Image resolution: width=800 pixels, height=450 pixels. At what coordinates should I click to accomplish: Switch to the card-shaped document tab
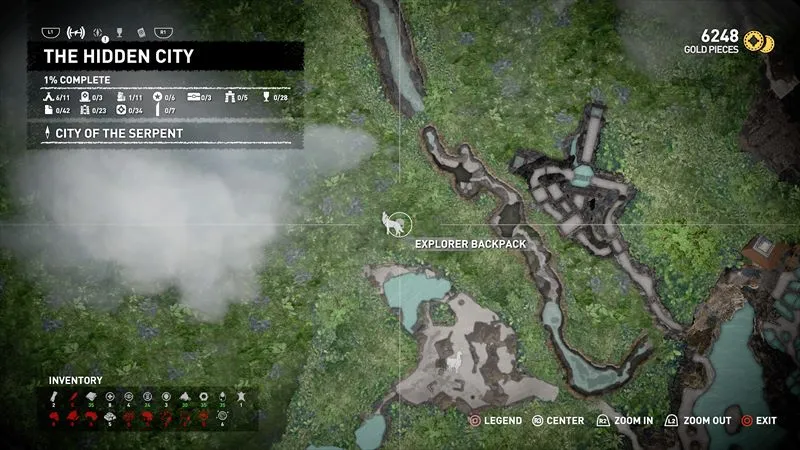click(140, 31)
